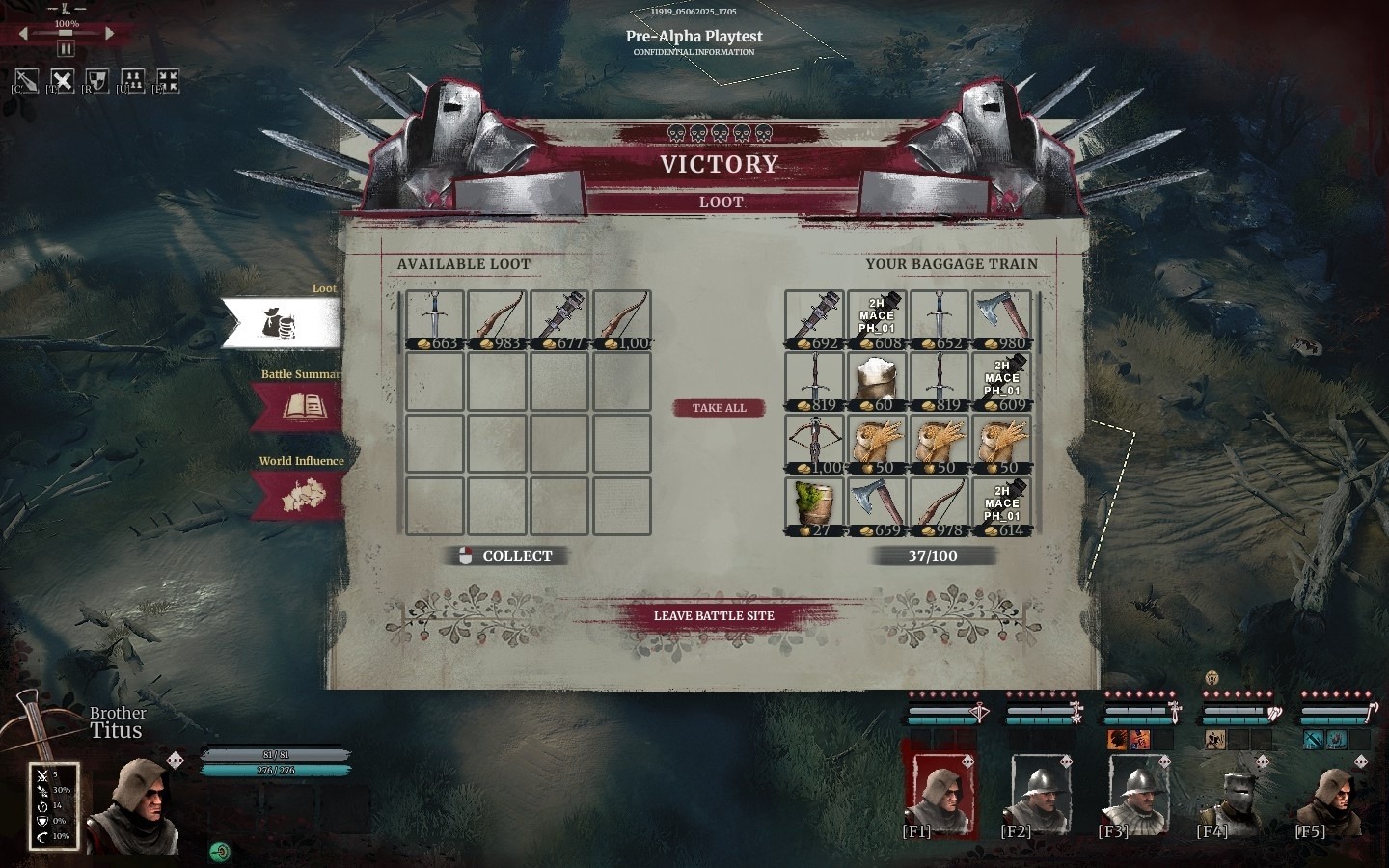Pause the game with the pause button
This screenshot has width=1389, height=868.
66,48
